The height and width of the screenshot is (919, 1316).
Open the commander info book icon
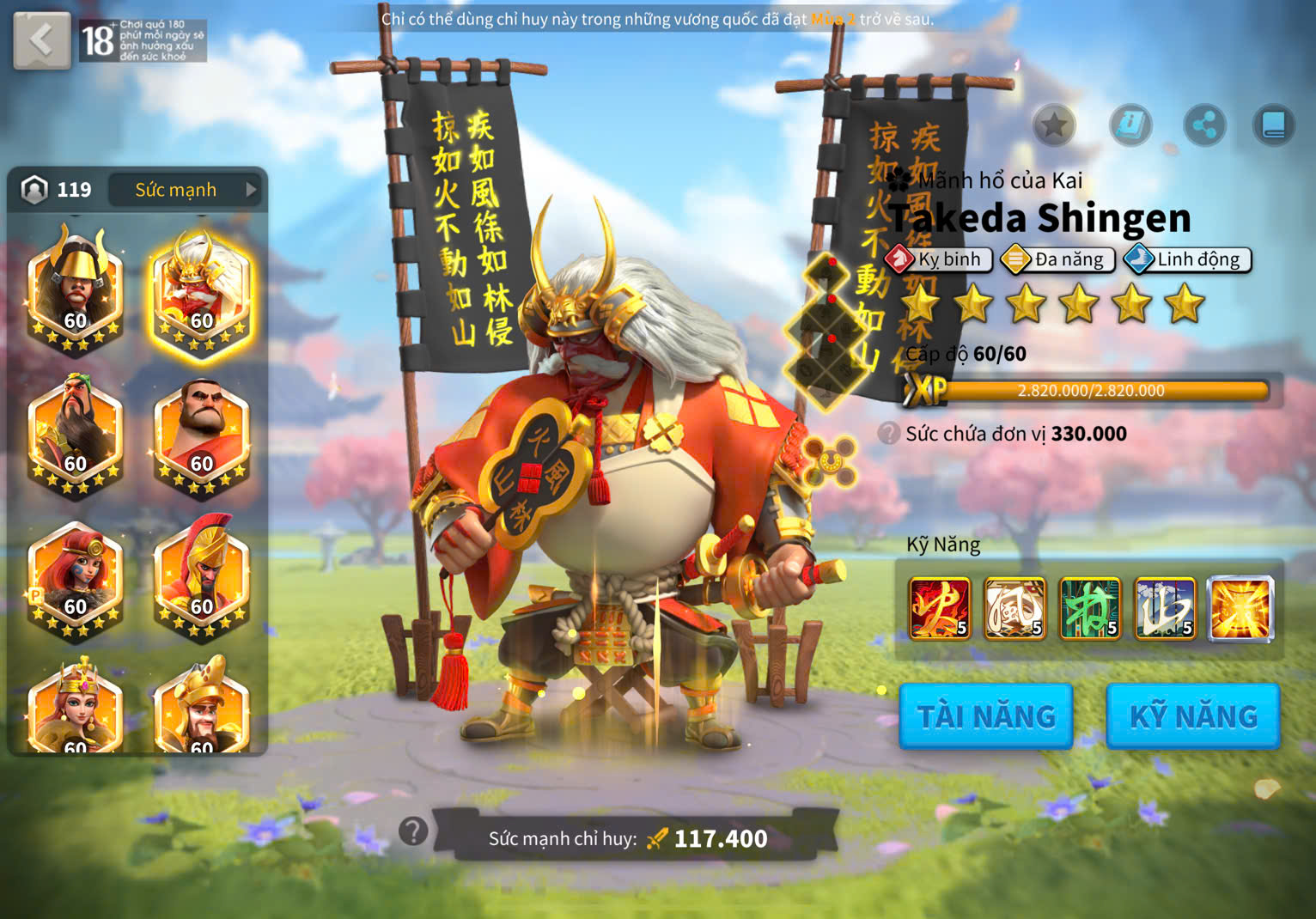(1130, 126)
